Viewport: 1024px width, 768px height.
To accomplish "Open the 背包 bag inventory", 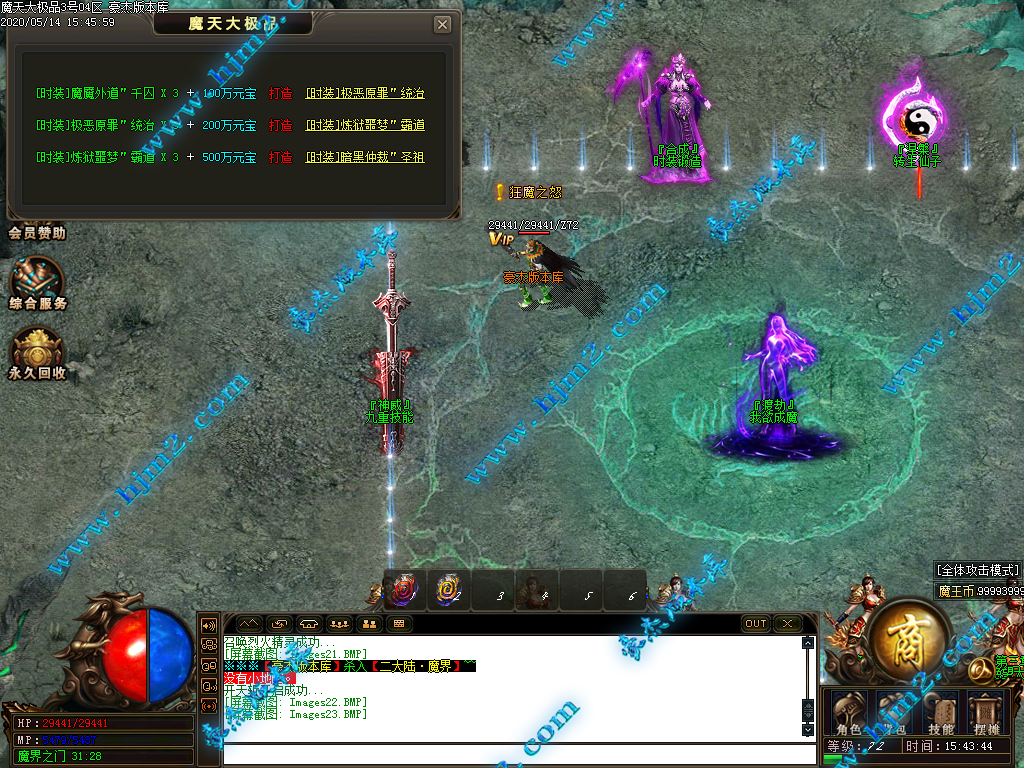I will (x=895, y=714).
